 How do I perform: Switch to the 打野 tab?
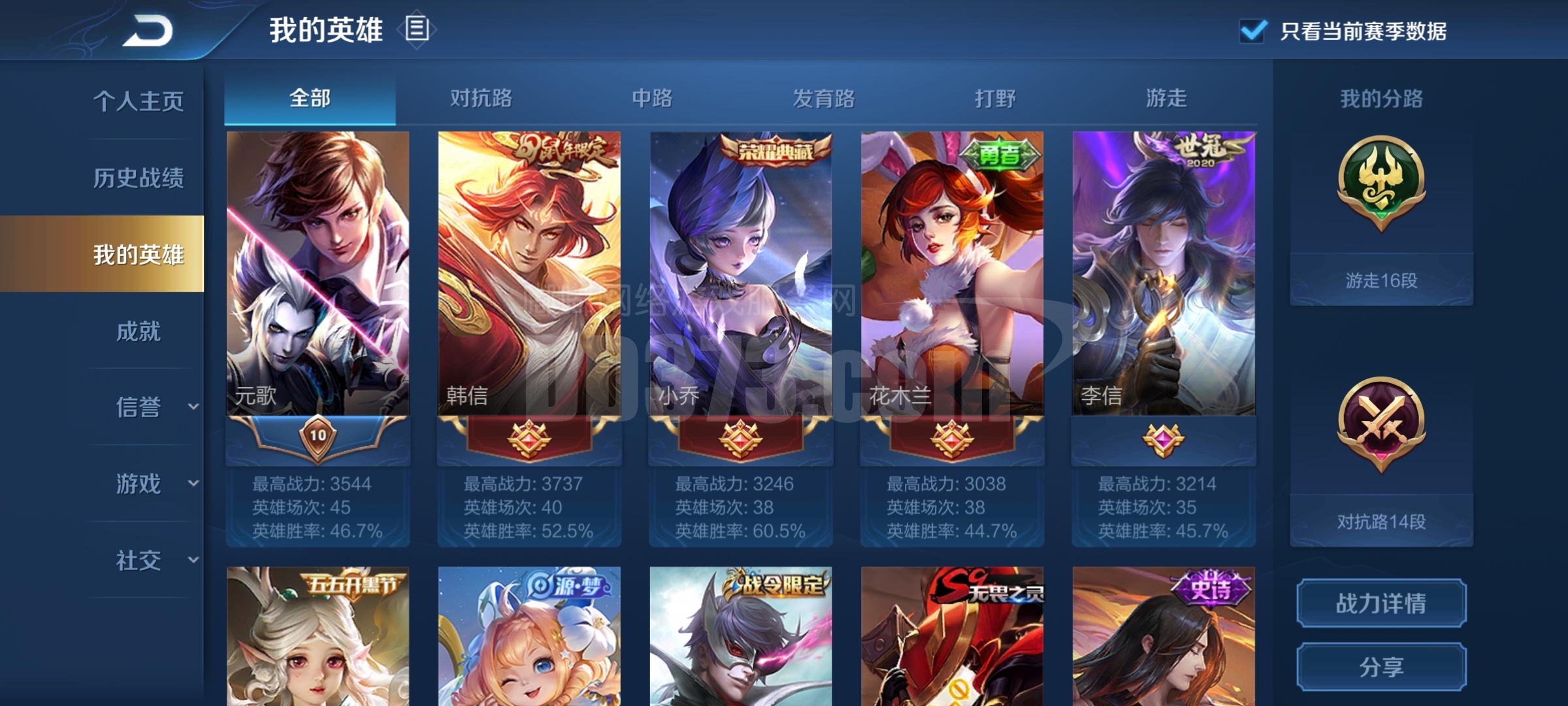click(x=995, y=99)
